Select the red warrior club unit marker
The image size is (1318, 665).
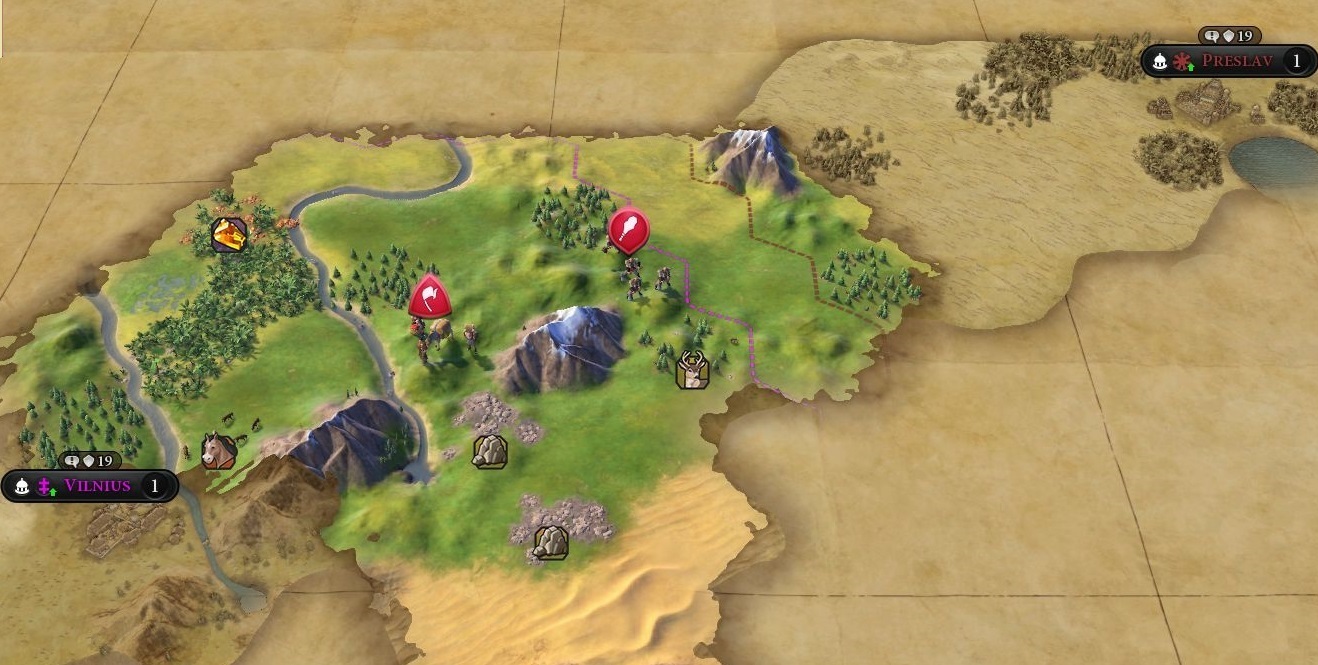(628, 229)
